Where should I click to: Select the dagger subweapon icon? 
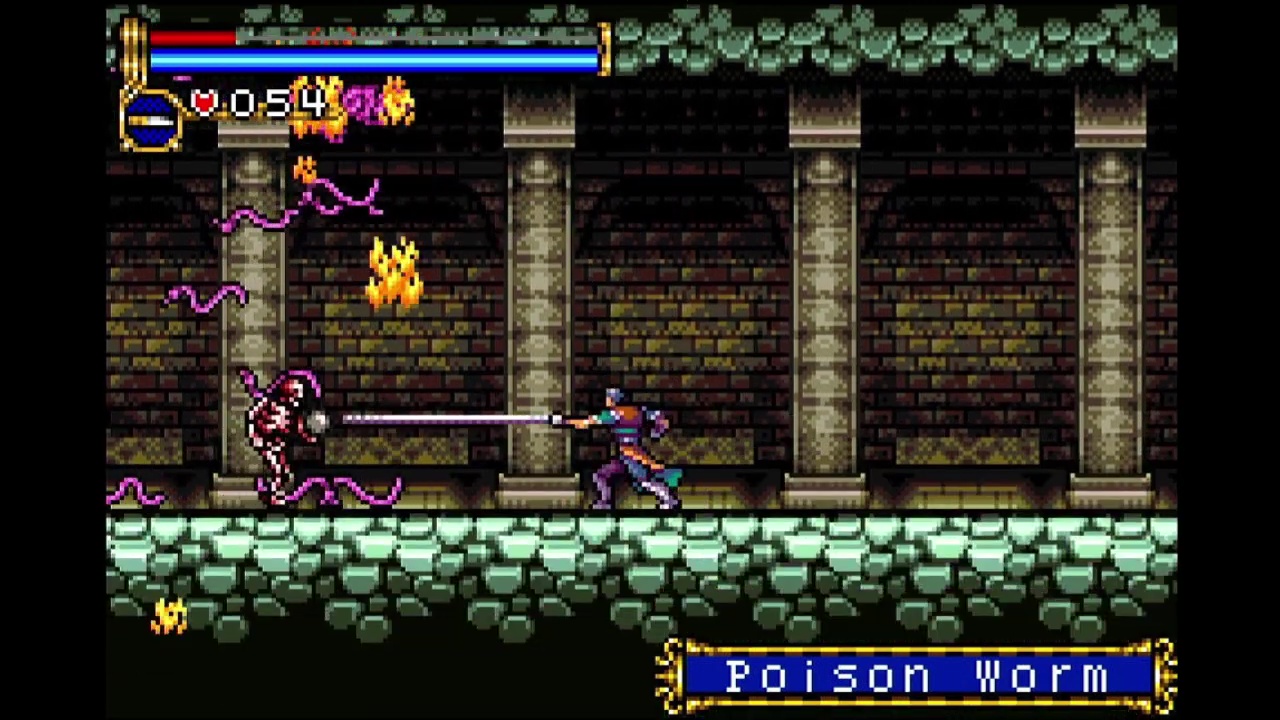tap(151, 121)
